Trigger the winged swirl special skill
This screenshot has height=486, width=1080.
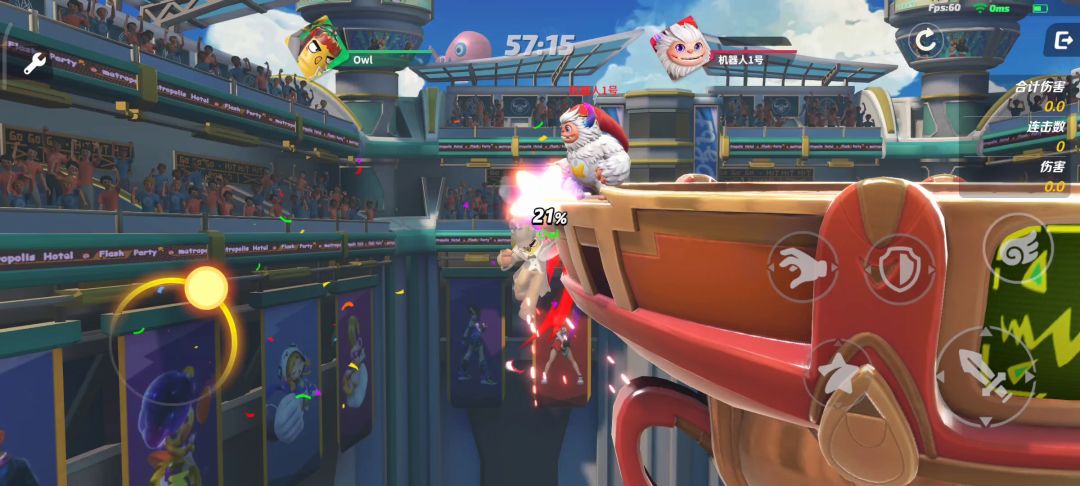pyautogui.click(x=1017, y=251)
